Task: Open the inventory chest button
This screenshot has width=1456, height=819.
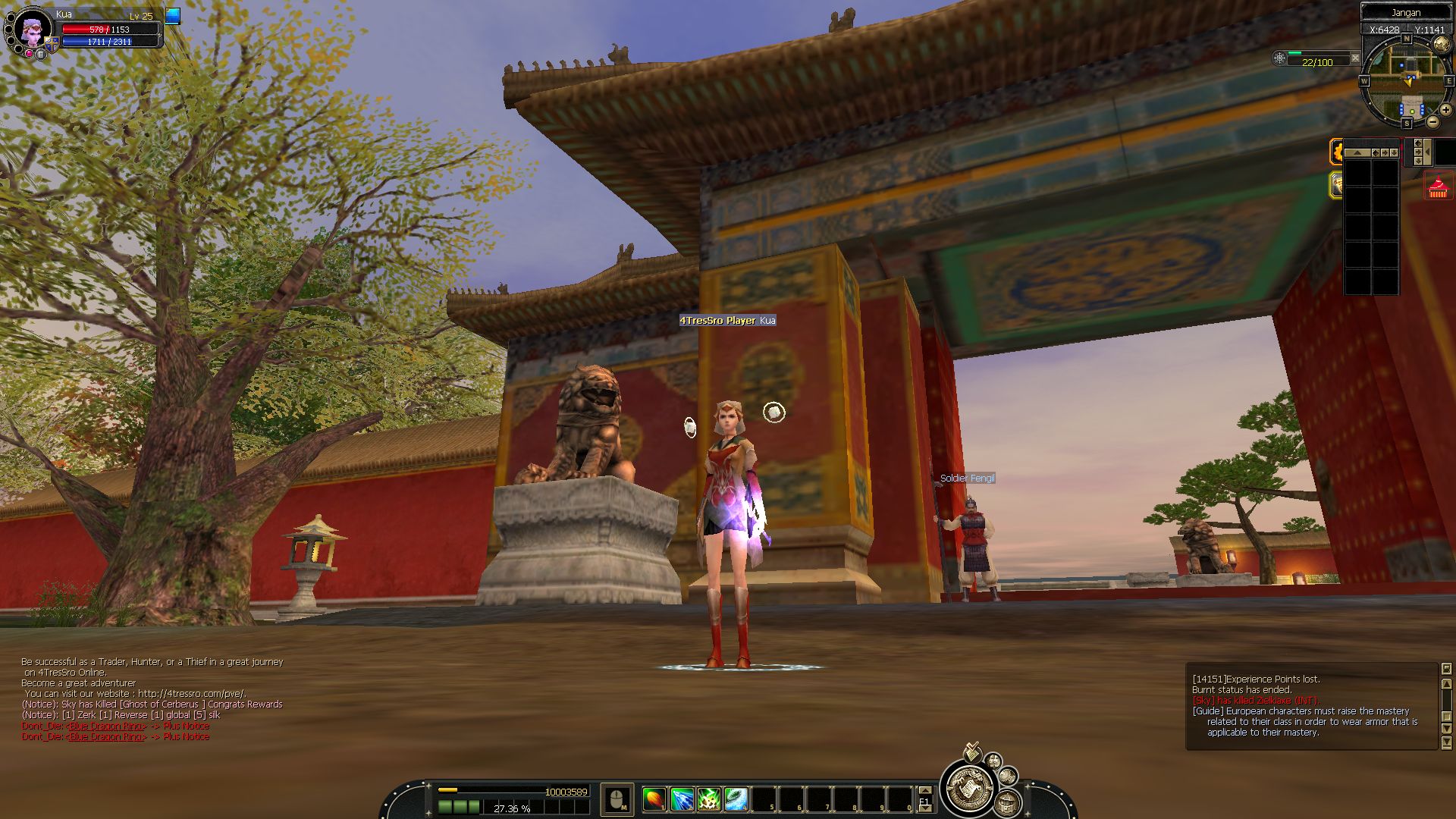Action: (x=1006, y=802)
